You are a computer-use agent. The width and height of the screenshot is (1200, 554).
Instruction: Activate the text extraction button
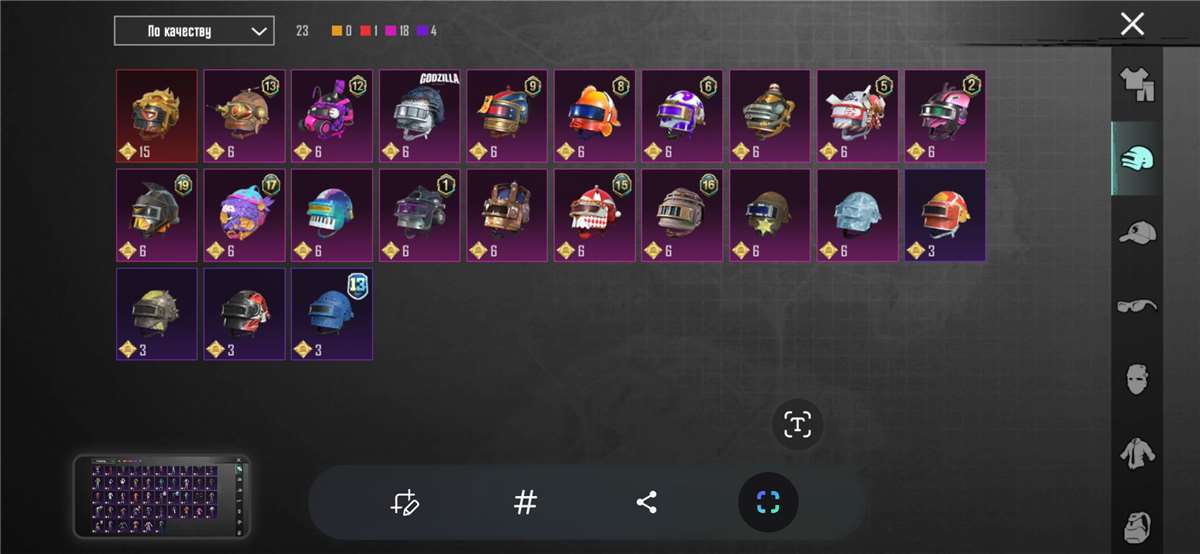(x=797, y=424)
